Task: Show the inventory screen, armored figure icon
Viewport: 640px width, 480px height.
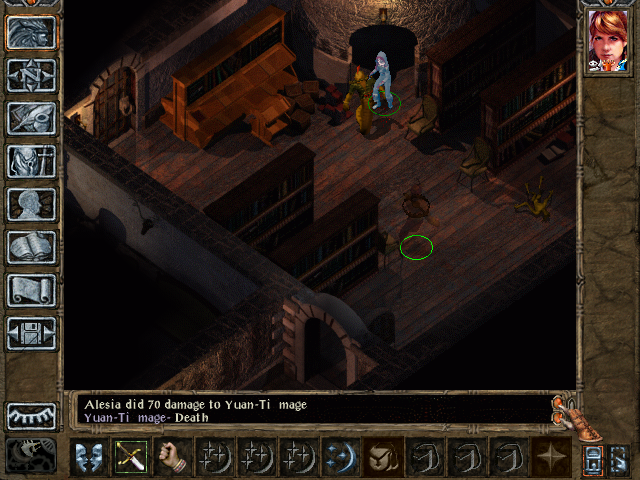Action: click(31, 161)
